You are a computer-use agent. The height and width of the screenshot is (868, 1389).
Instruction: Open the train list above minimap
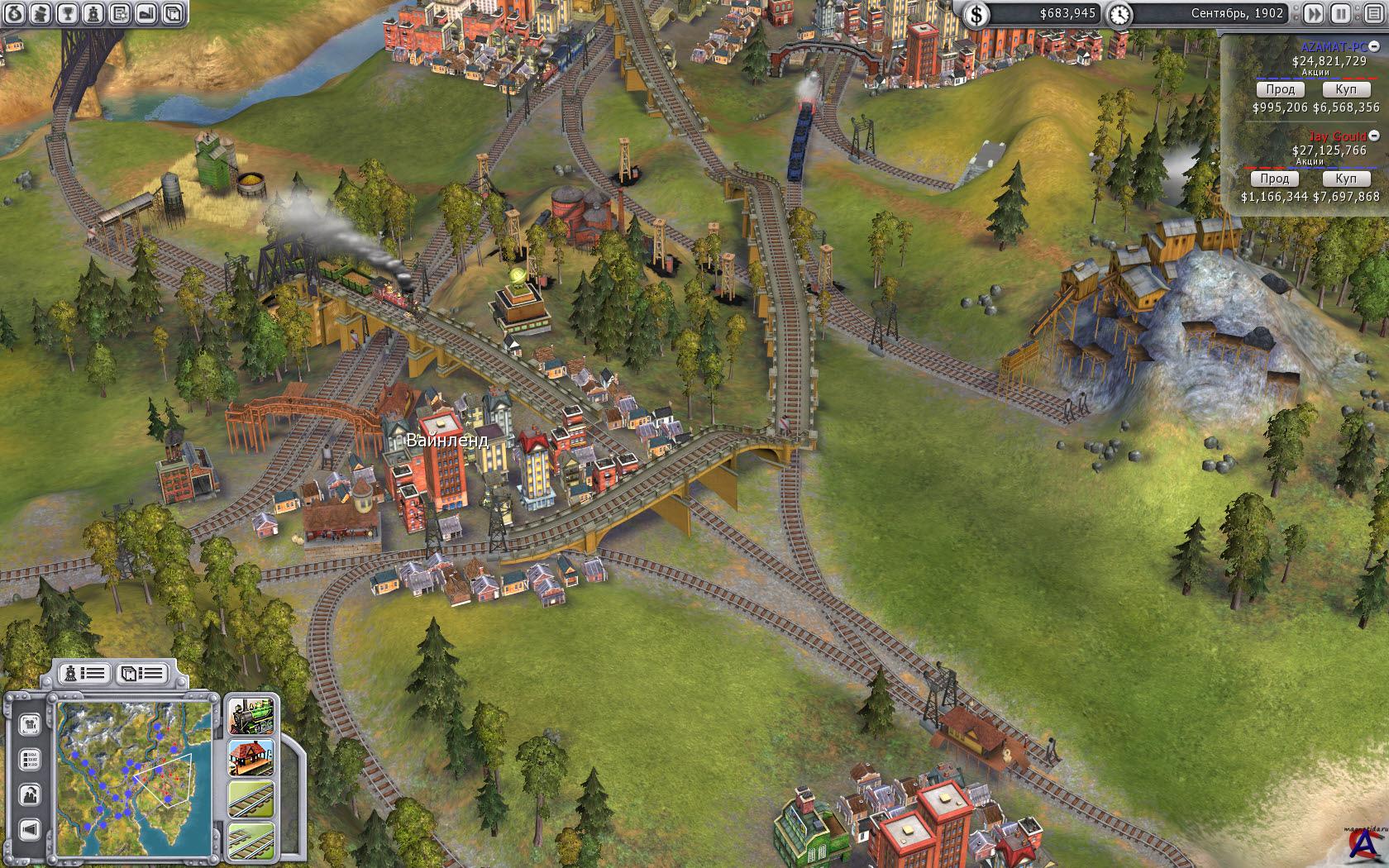coord(84,673)
